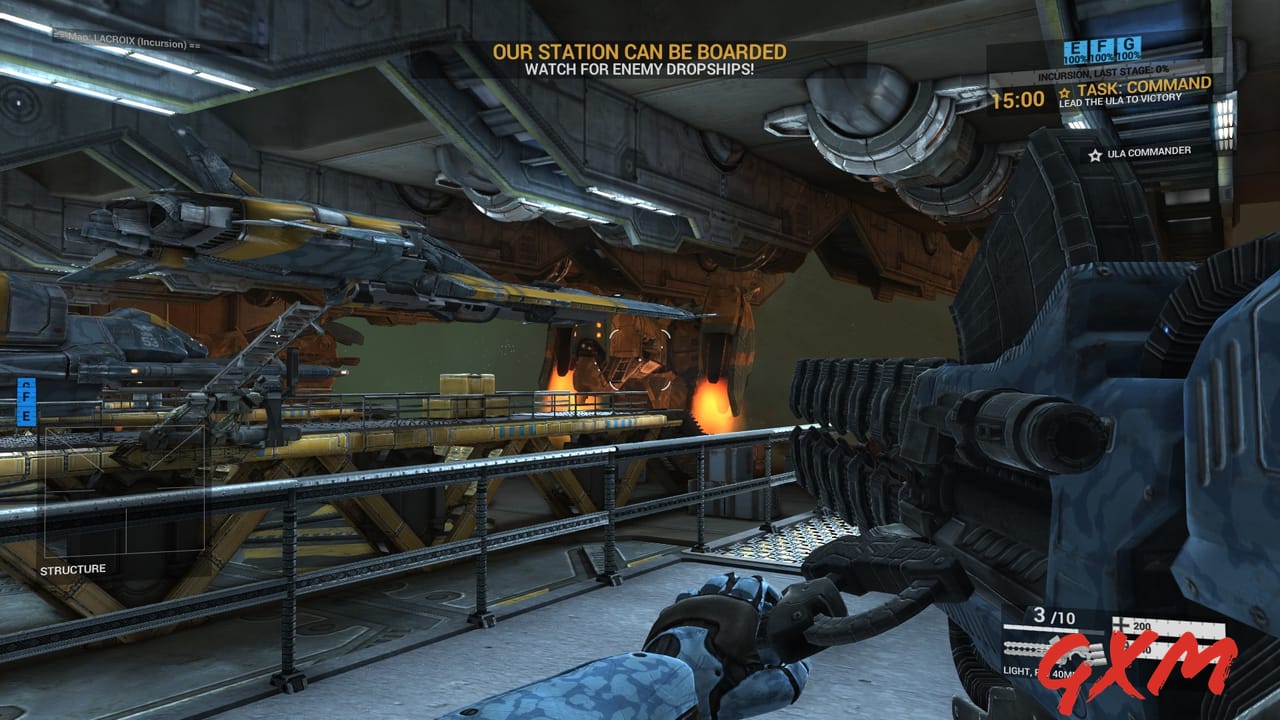Select the blue F marker near the gantry

(26, 395)
